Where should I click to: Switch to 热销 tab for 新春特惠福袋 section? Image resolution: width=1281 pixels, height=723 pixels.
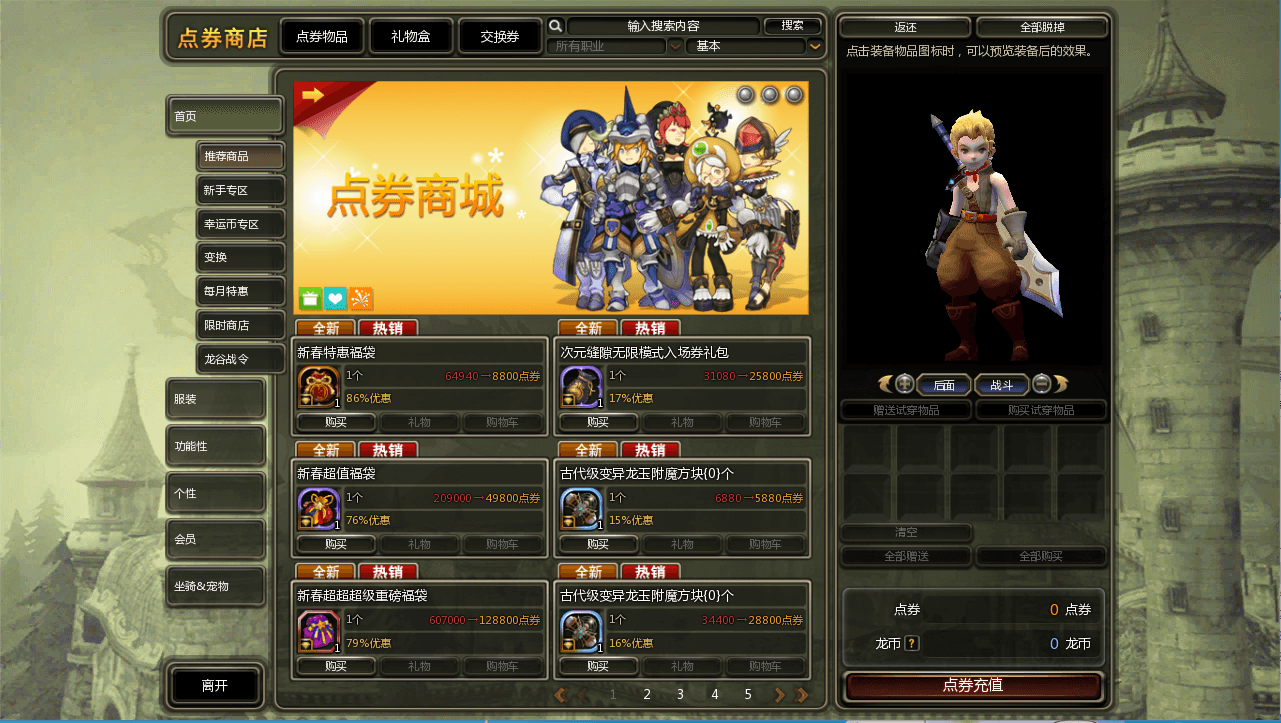point(388,327)
